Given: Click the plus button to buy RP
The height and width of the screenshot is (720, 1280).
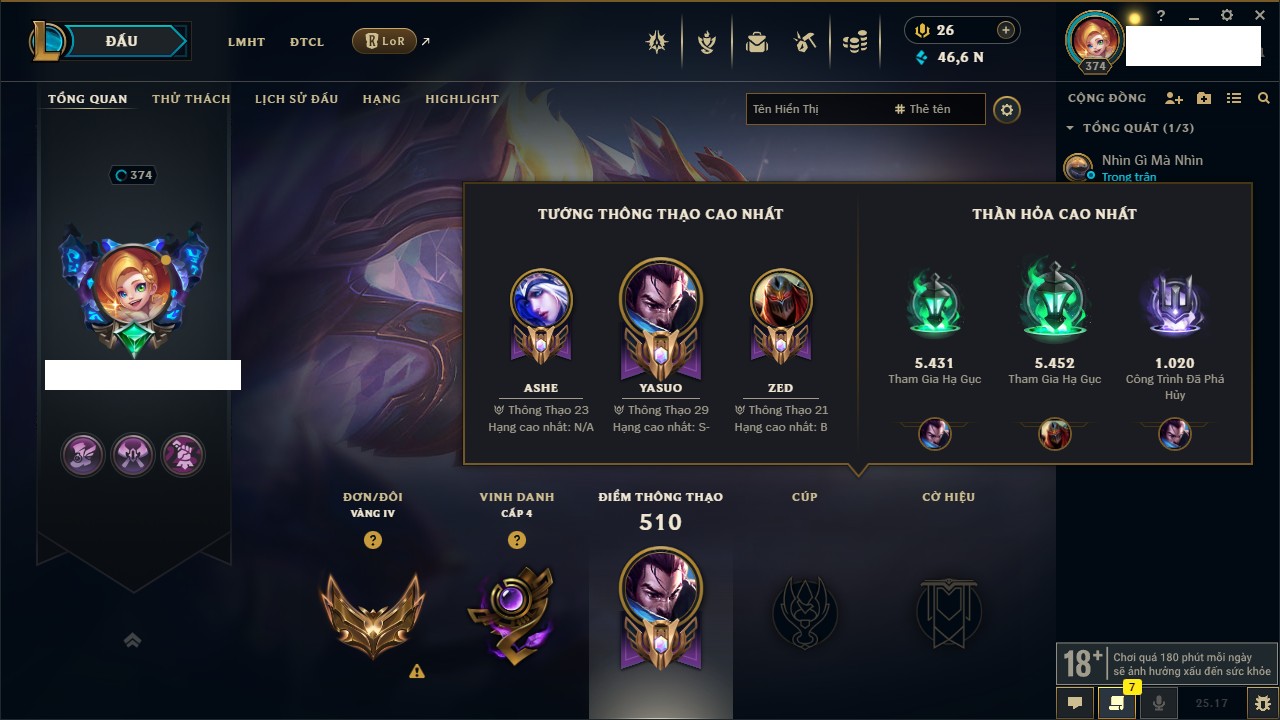Looking at the screenshot, I should tap(1006, 30).
